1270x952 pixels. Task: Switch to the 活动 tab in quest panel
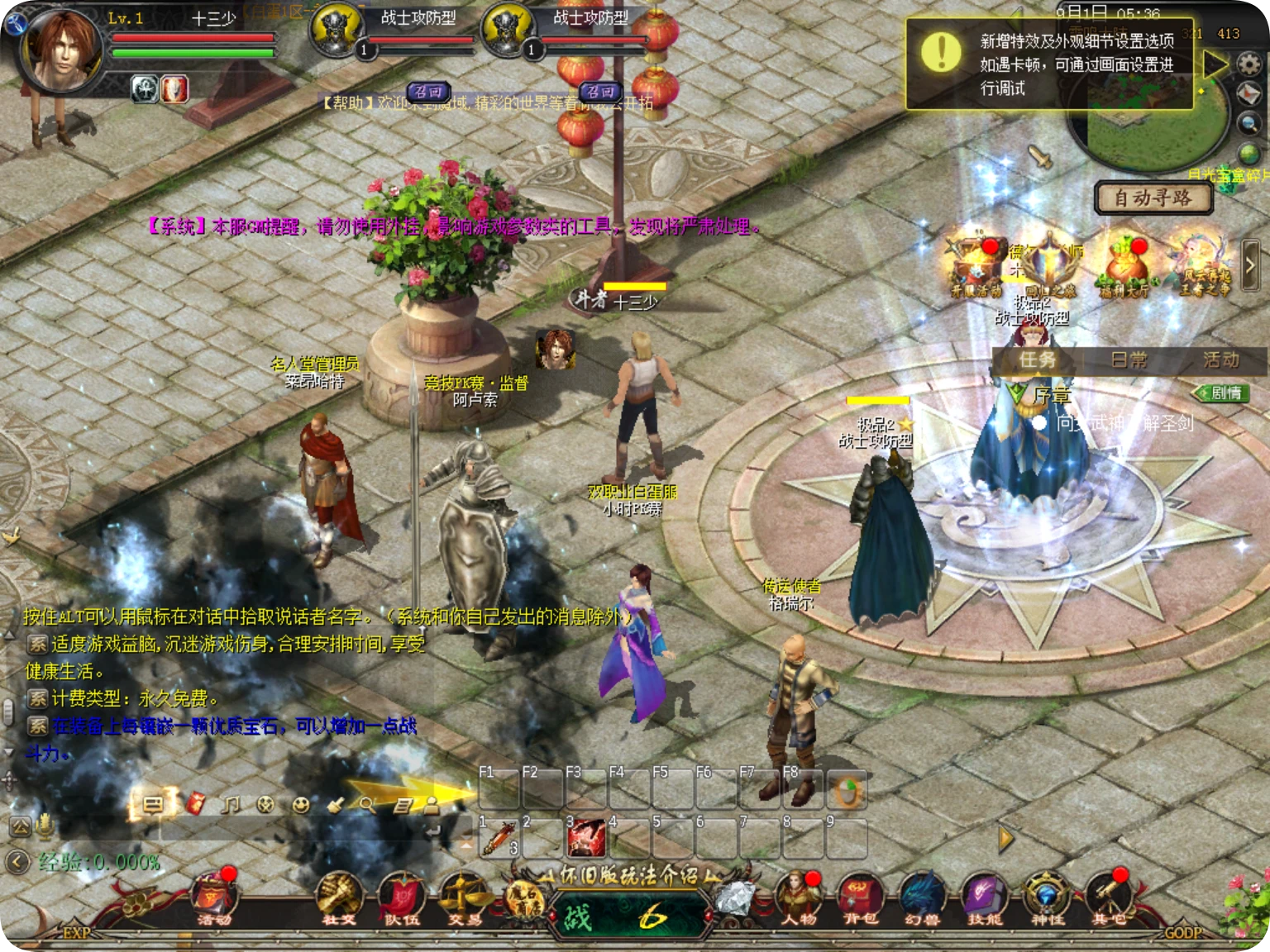click(x=1222, y=361)
